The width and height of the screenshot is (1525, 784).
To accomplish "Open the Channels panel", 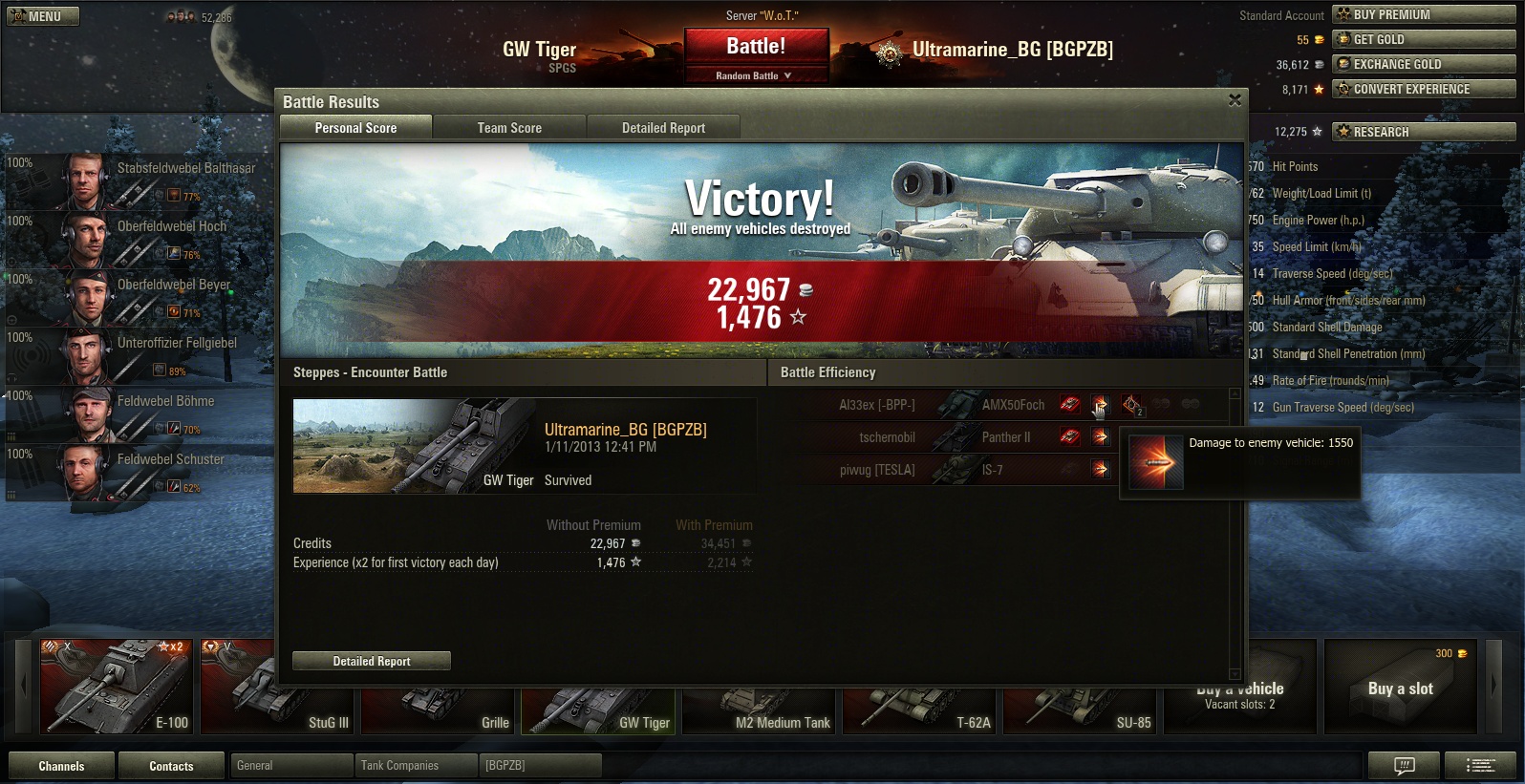I will pos(61,766).
